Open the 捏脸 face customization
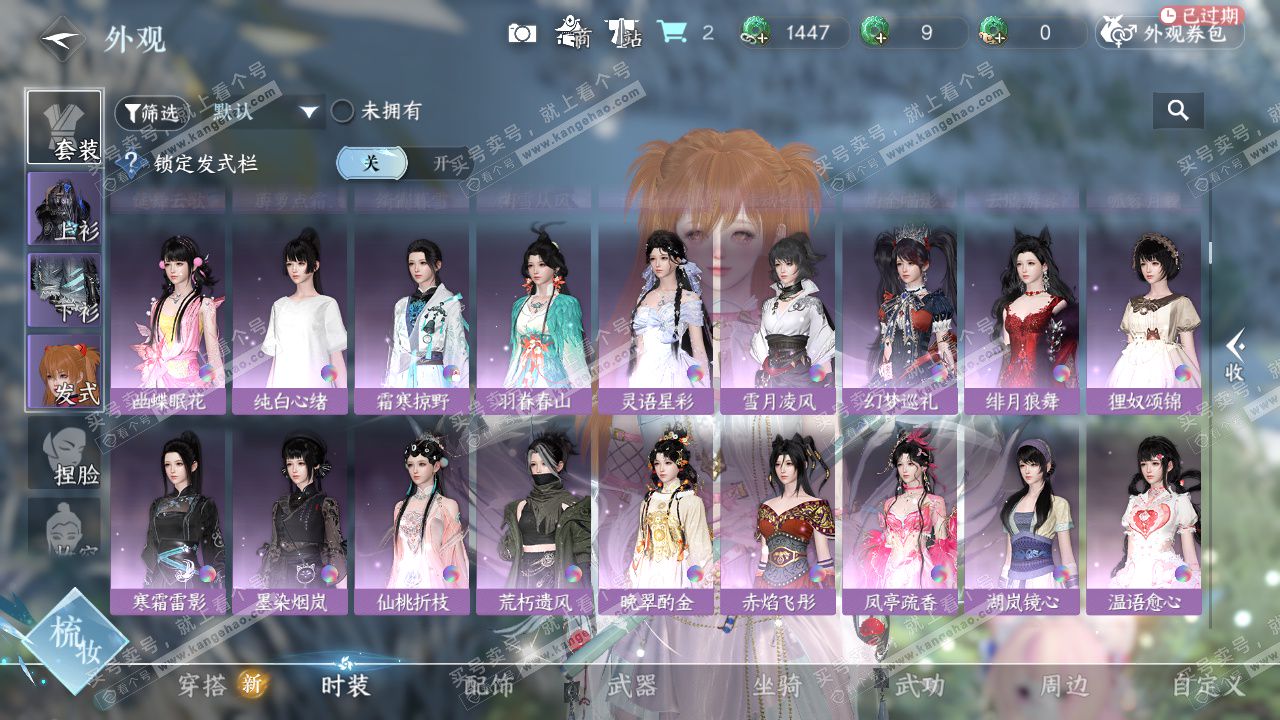 64,455
